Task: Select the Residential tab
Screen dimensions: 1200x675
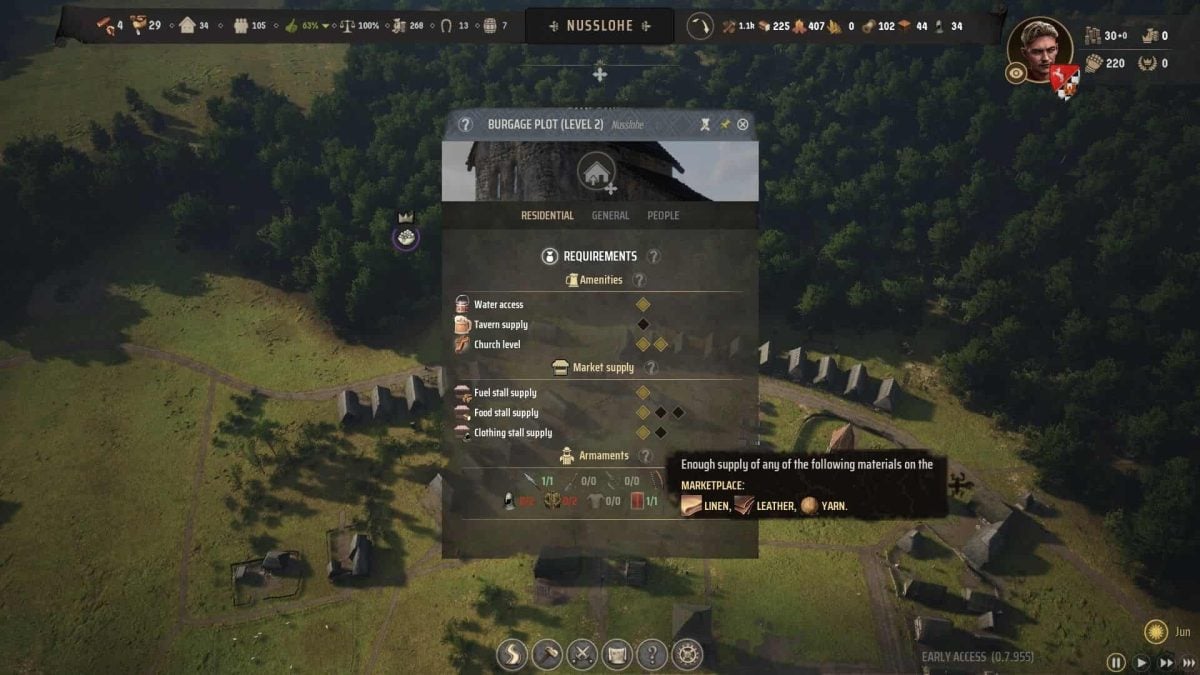Action: [x=547, y=215]
